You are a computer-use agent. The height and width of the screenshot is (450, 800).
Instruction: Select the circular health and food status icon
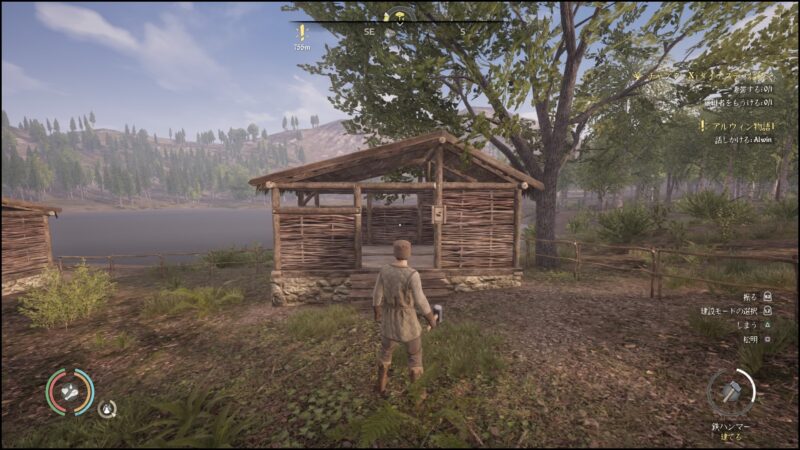70,392
